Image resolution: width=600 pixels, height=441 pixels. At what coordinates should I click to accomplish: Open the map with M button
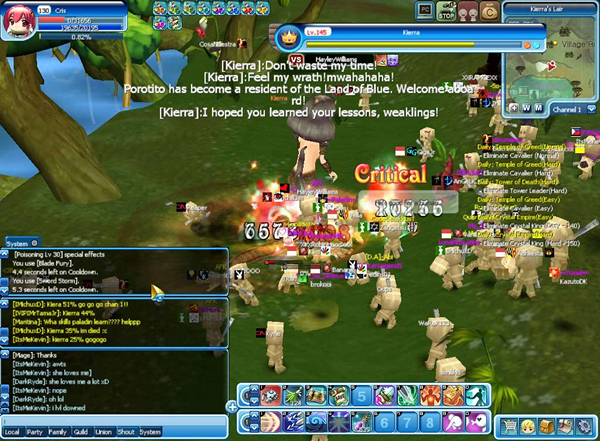click(x=538, y=107)
